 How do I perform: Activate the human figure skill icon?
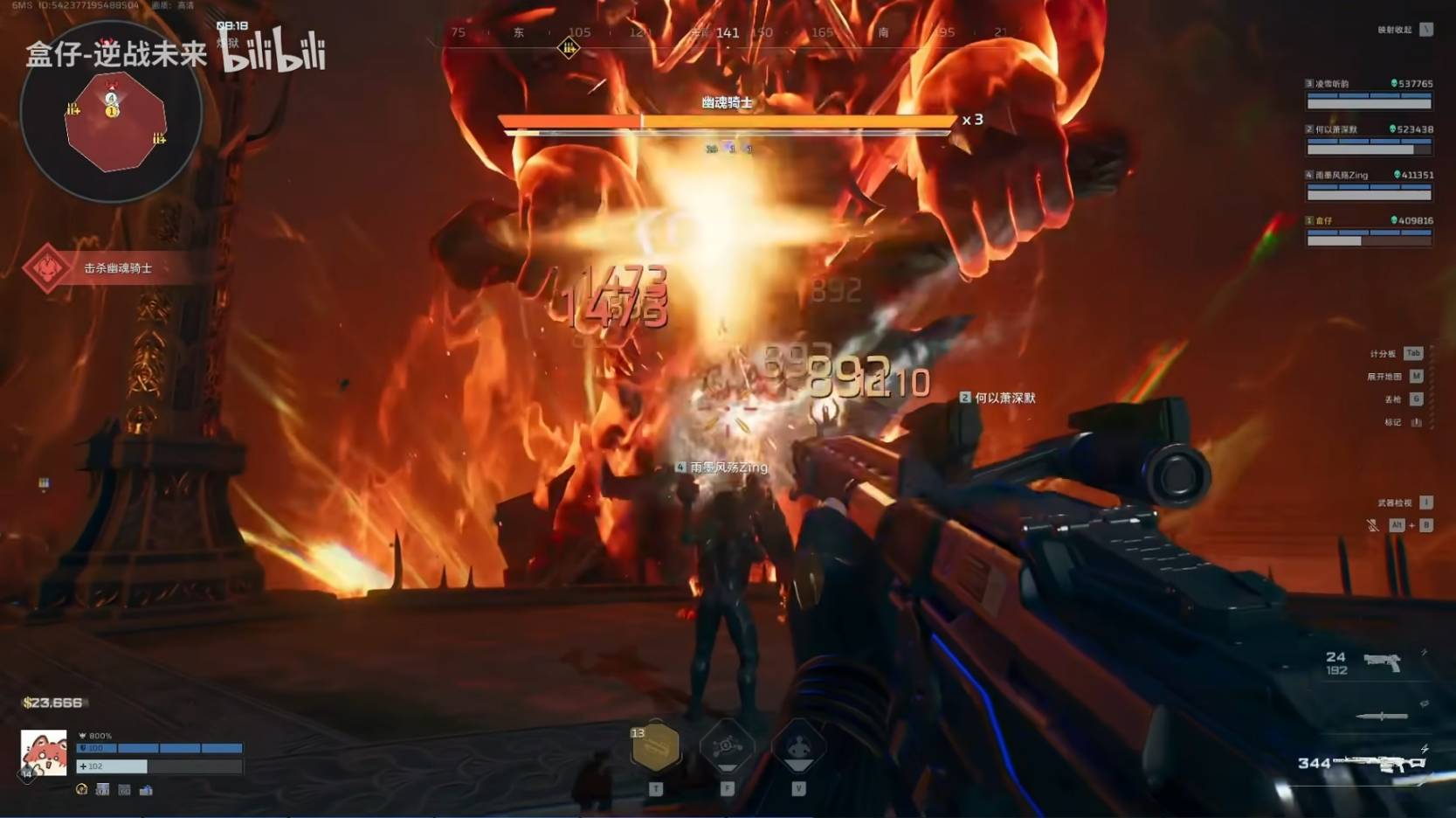point(798,747)
